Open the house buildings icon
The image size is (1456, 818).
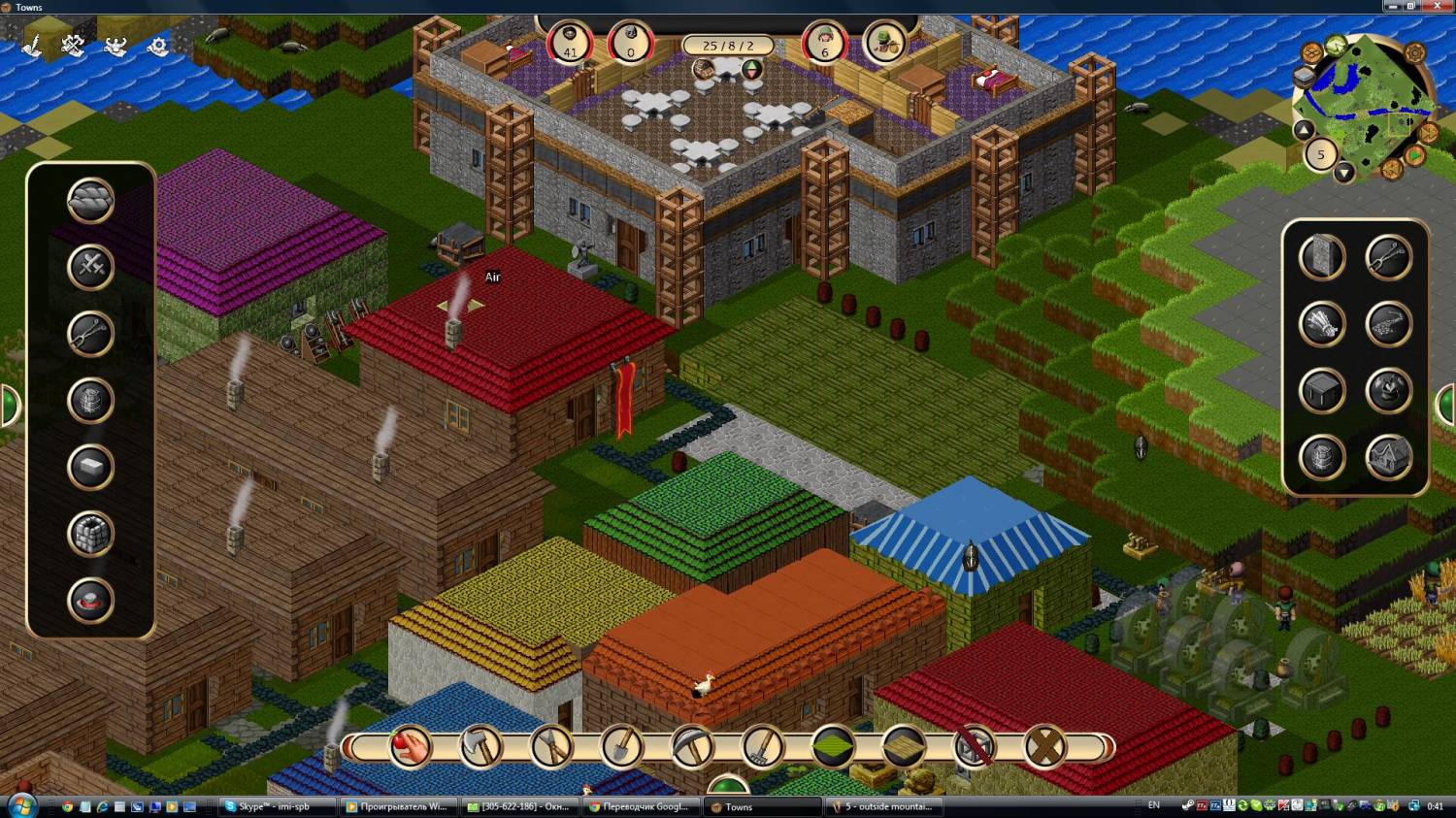[x=1388, y=458]
